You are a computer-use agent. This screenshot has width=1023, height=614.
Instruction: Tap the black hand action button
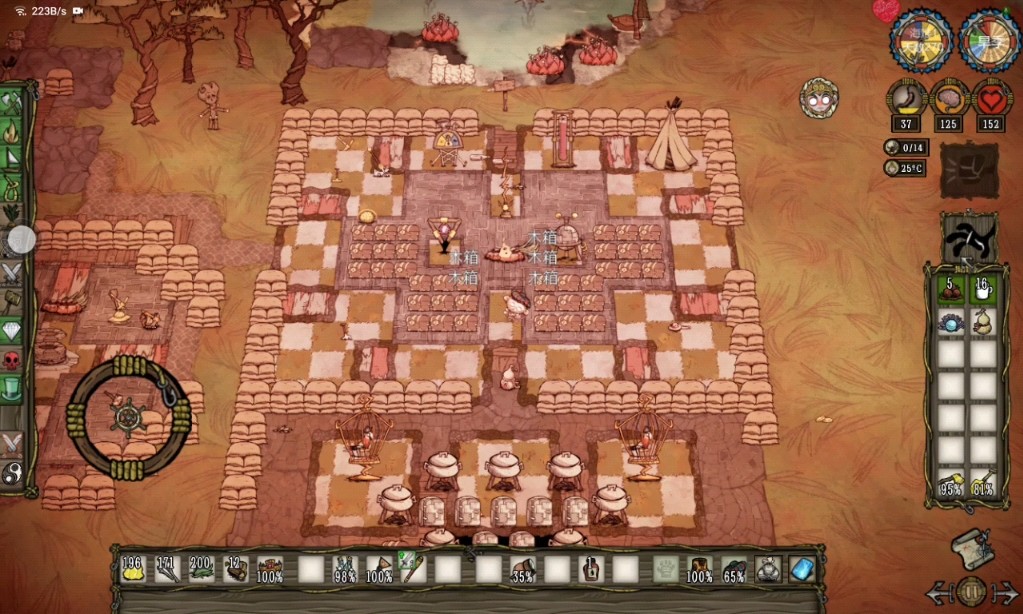pos(969,238)
